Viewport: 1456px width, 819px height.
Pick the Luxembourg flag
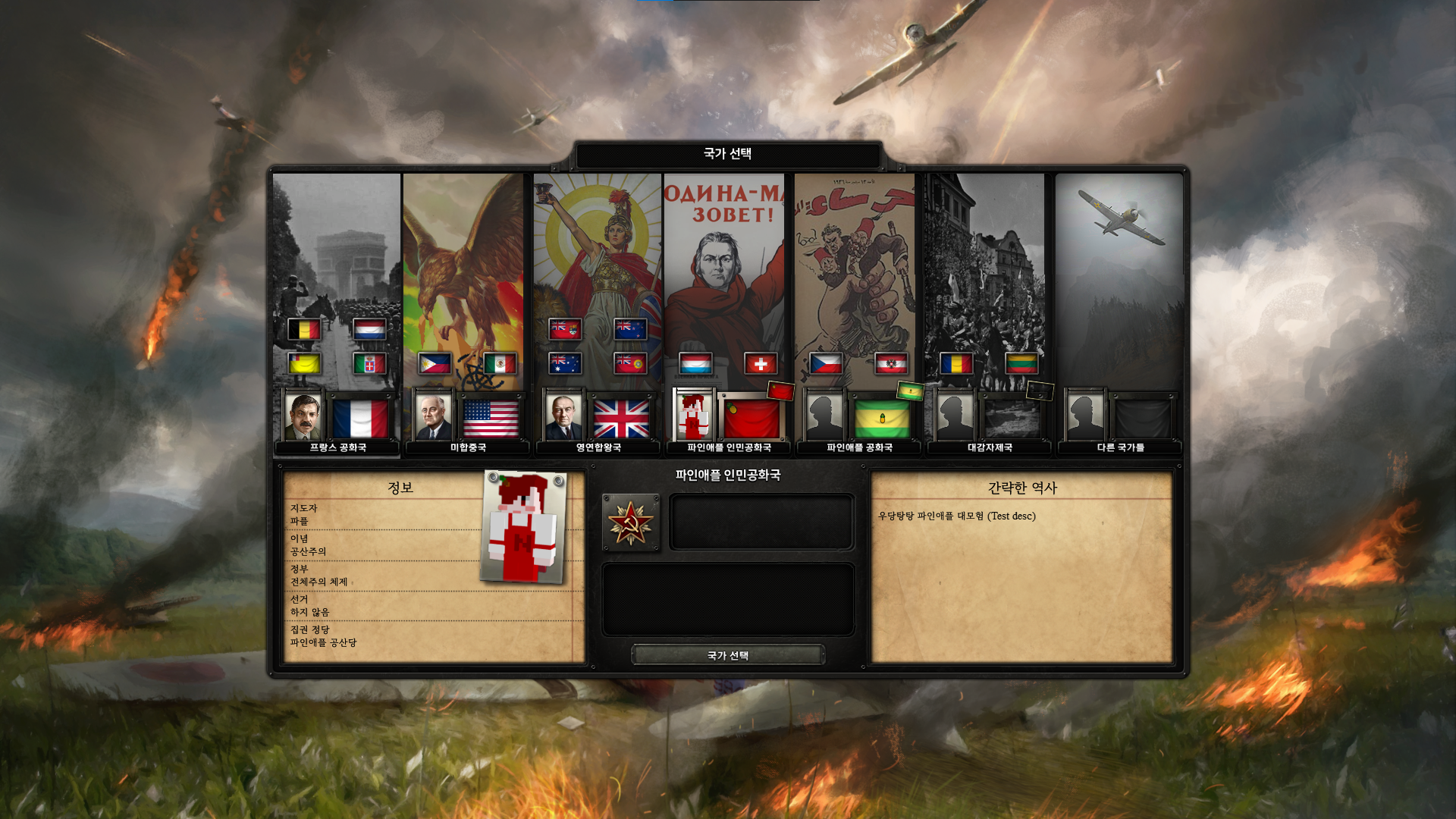pos(695,364)
